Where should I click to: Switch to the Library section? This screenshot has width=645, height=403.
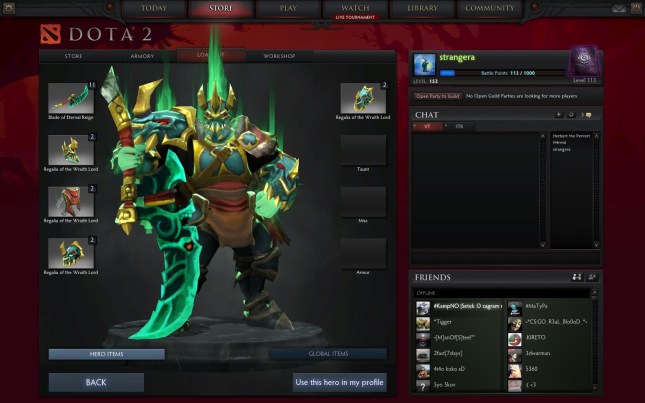pos(422,8)
